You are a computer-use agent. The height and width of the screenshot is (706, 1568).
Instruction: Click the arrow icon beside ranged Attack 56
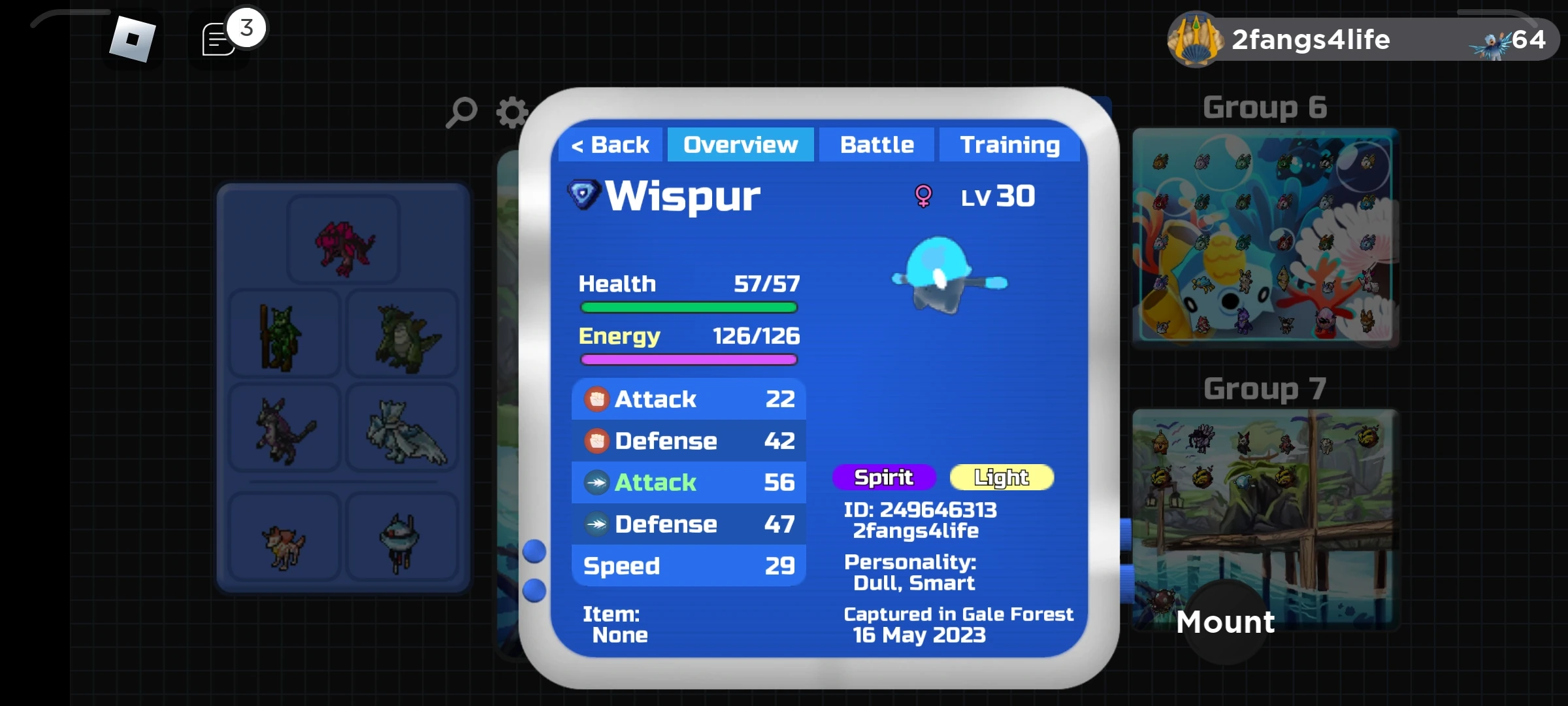(596, 482)
